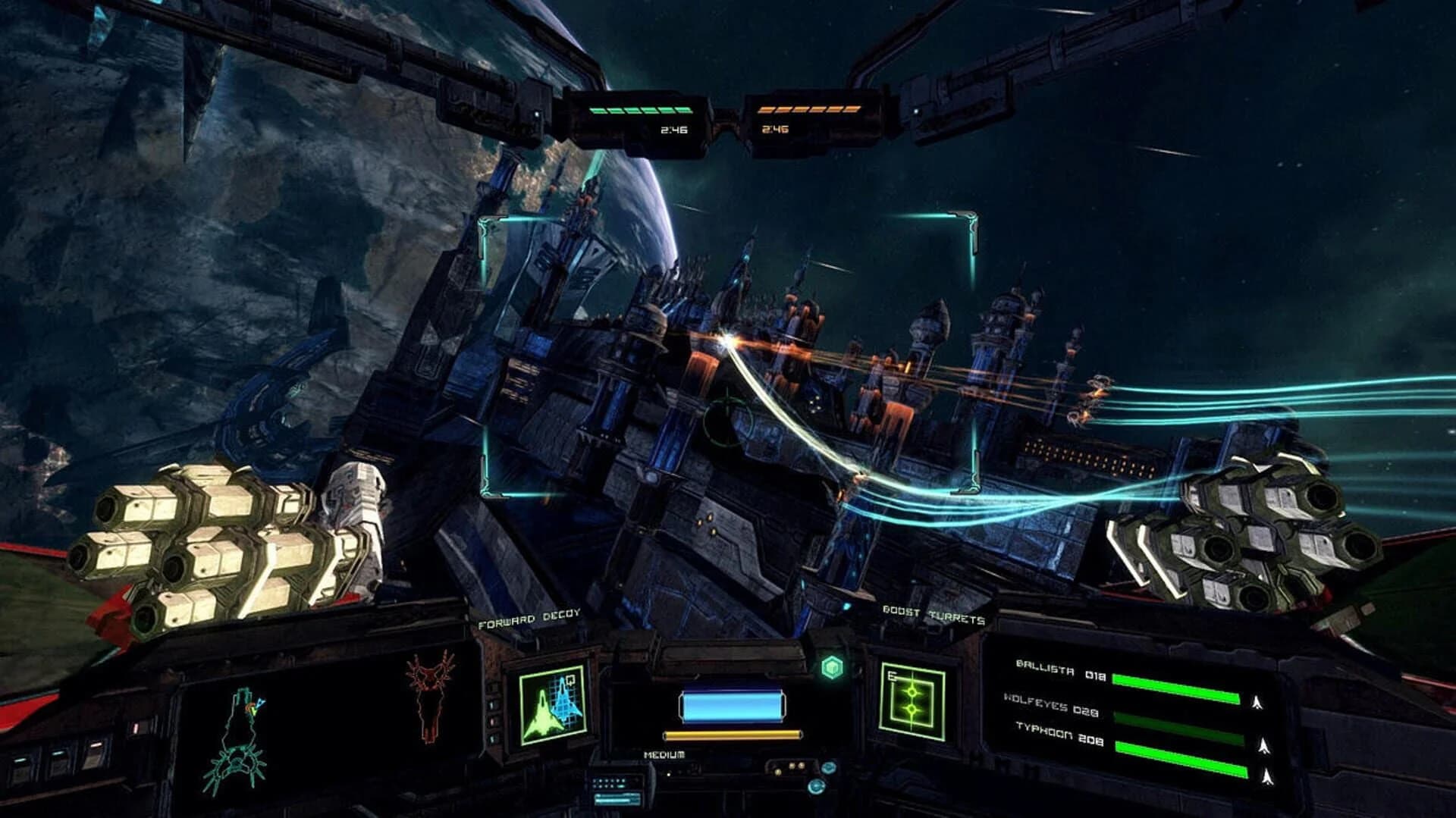The image size is (1456, 818).
Task: Expand the Ballista 018 ammo row arrow
Action: tap(1257, 700)
